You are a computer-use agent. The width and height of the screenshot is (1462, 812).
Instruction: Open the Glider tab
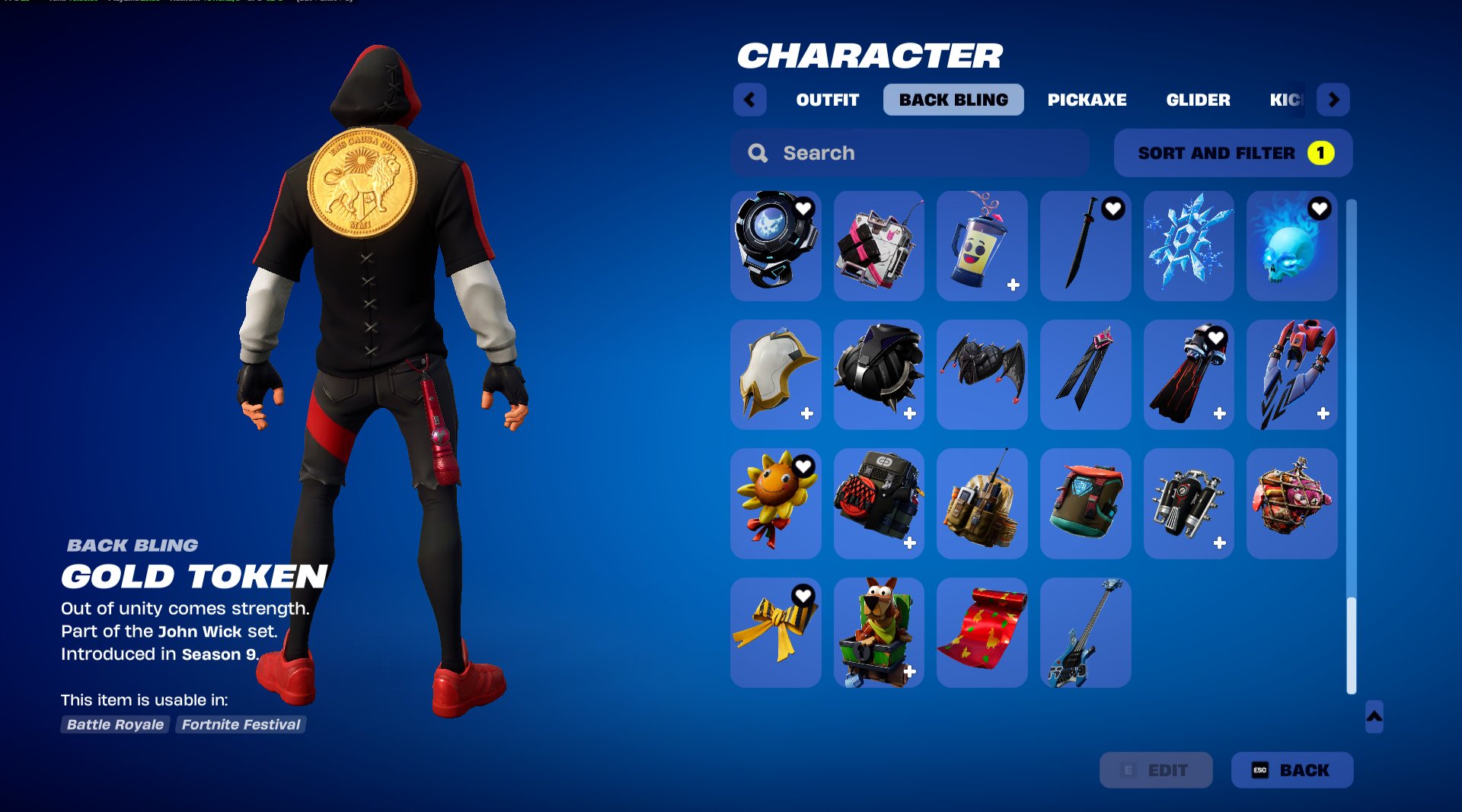point(1199,99)
